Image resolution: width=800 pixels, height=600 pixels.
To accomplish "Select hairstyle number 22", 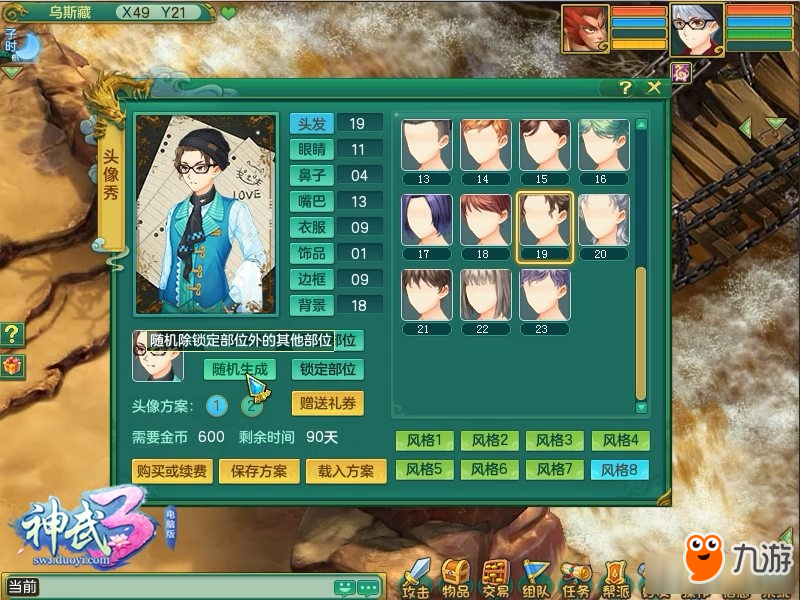I will (x=486, y=296).
